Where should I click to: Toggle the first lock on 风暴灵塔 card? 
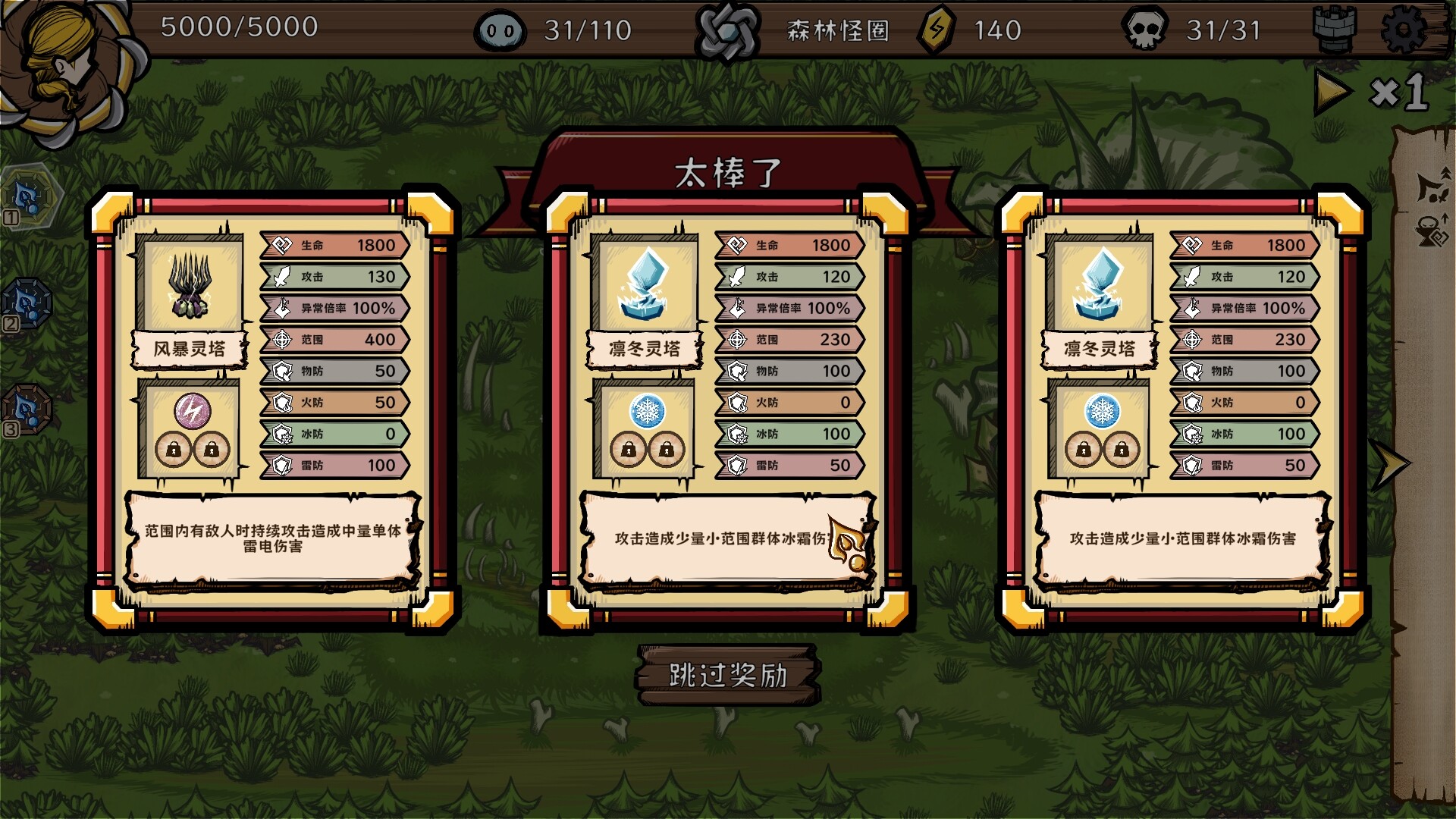[172, 450]
